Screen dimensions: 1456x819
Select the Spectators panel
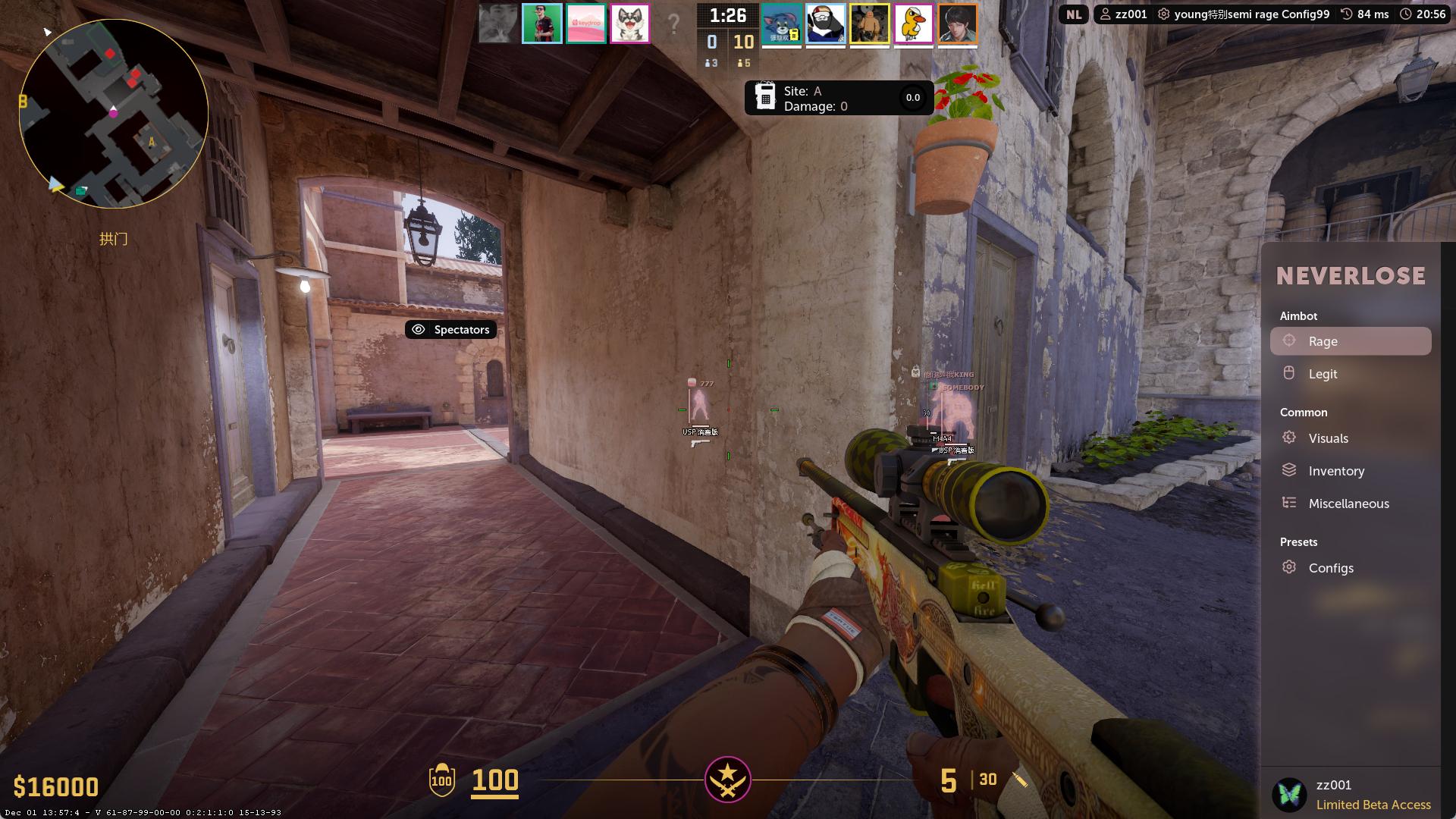[451, 330]
